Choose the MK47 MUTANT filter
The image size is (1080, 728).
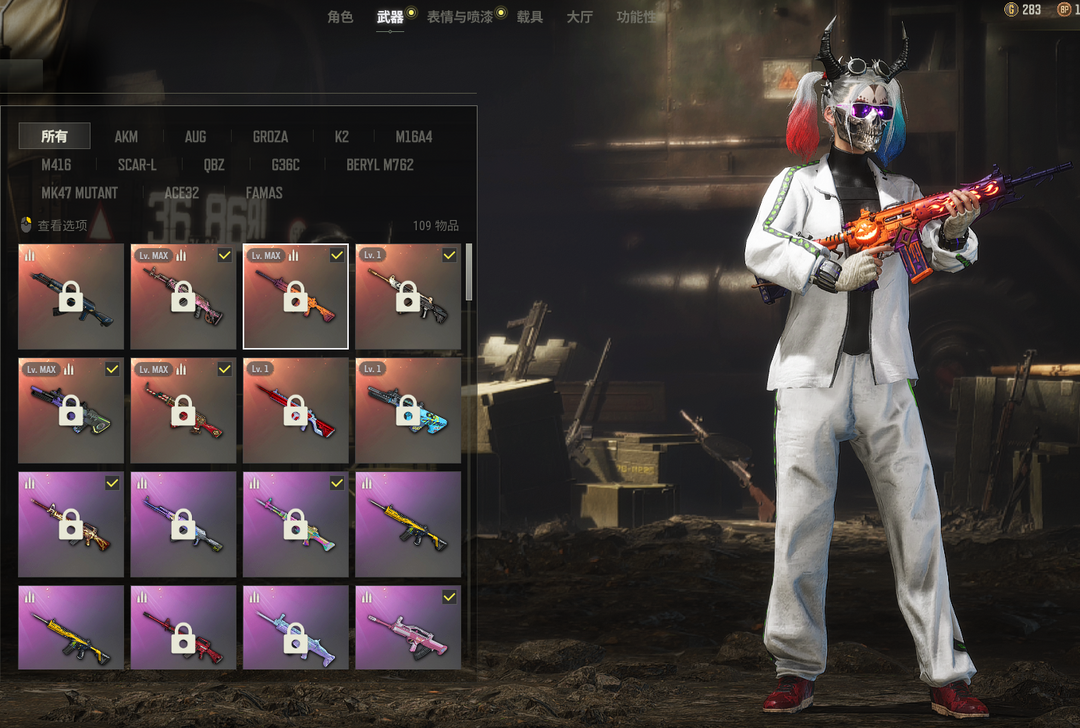click(79, 192)
